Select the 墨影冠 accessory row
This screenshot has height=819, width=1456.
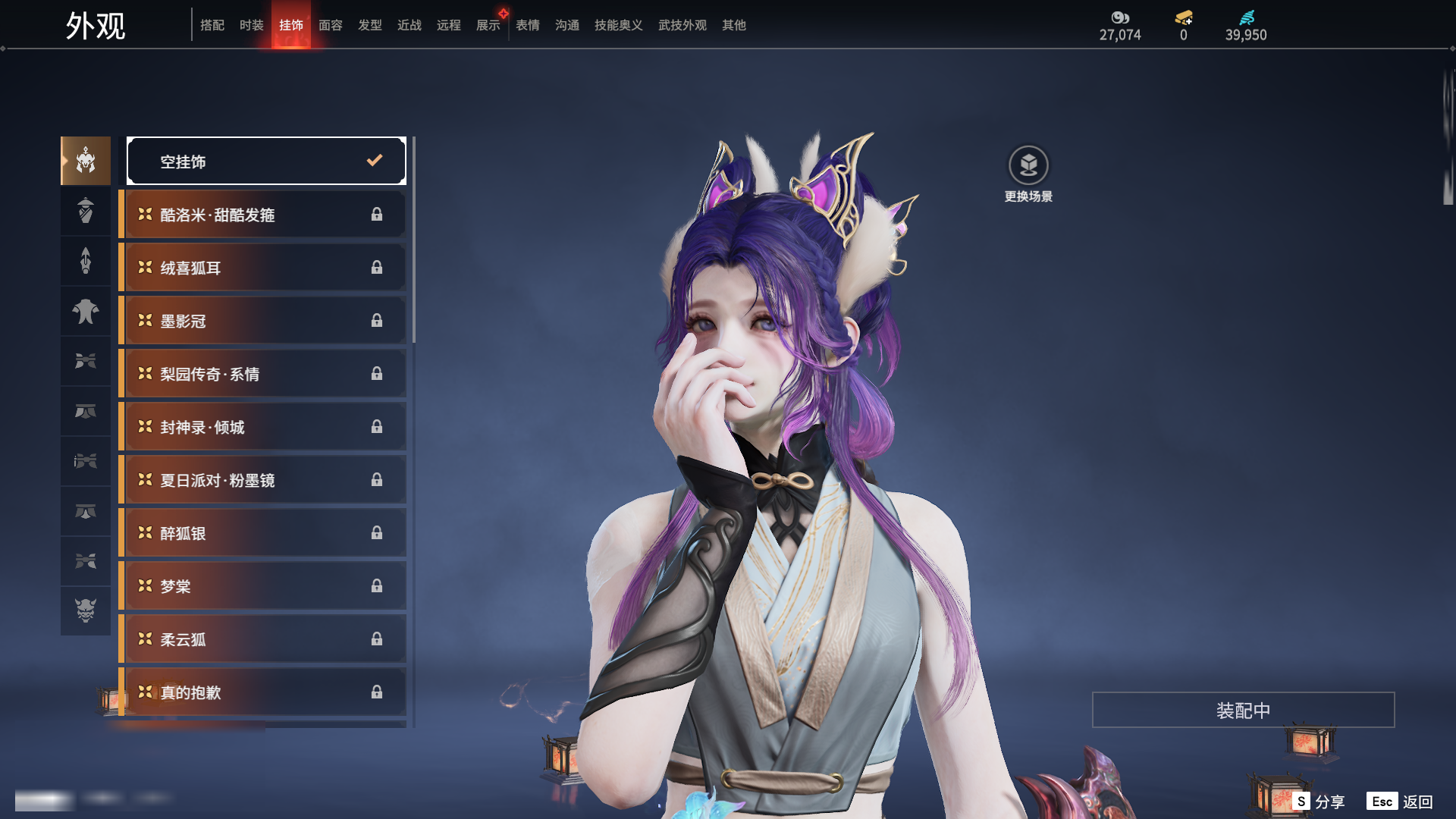point(262,321)
